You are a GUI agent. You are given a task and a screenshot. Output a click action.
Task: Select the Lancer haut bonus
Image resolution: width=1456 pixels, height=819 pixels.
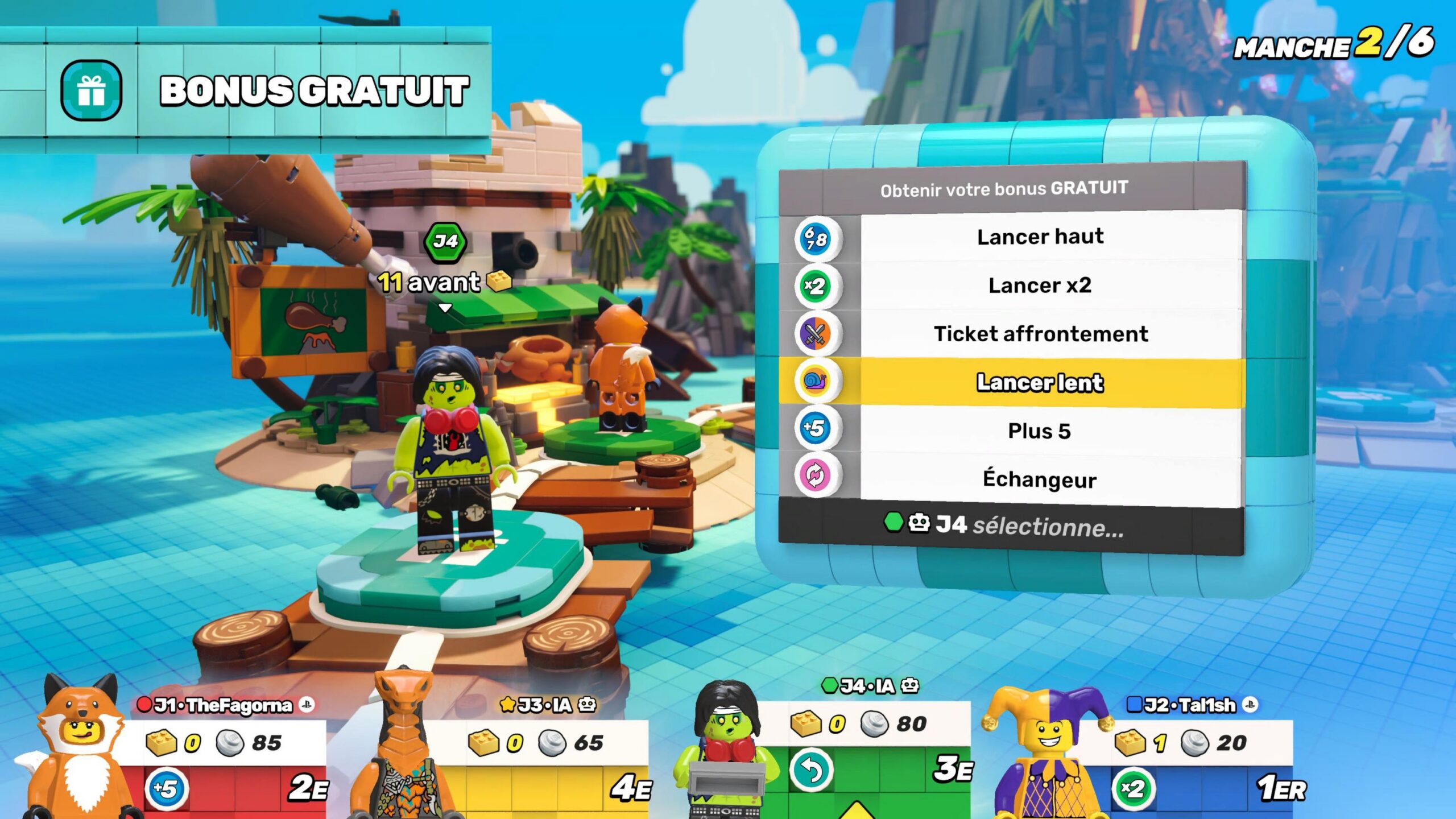point(1040,237)
